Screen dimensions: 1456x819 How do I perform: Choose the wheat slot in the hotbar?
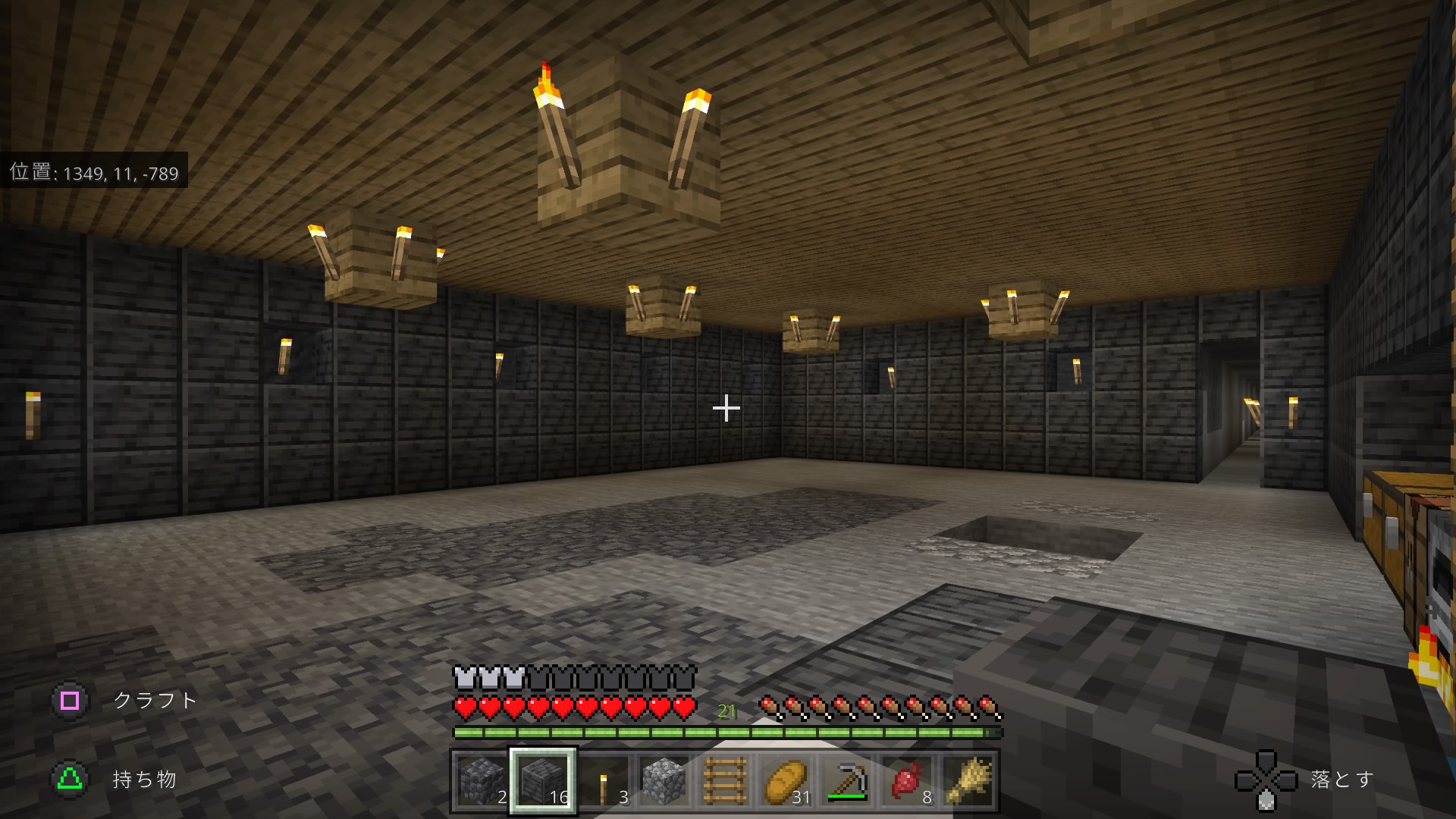click(968, 780)
